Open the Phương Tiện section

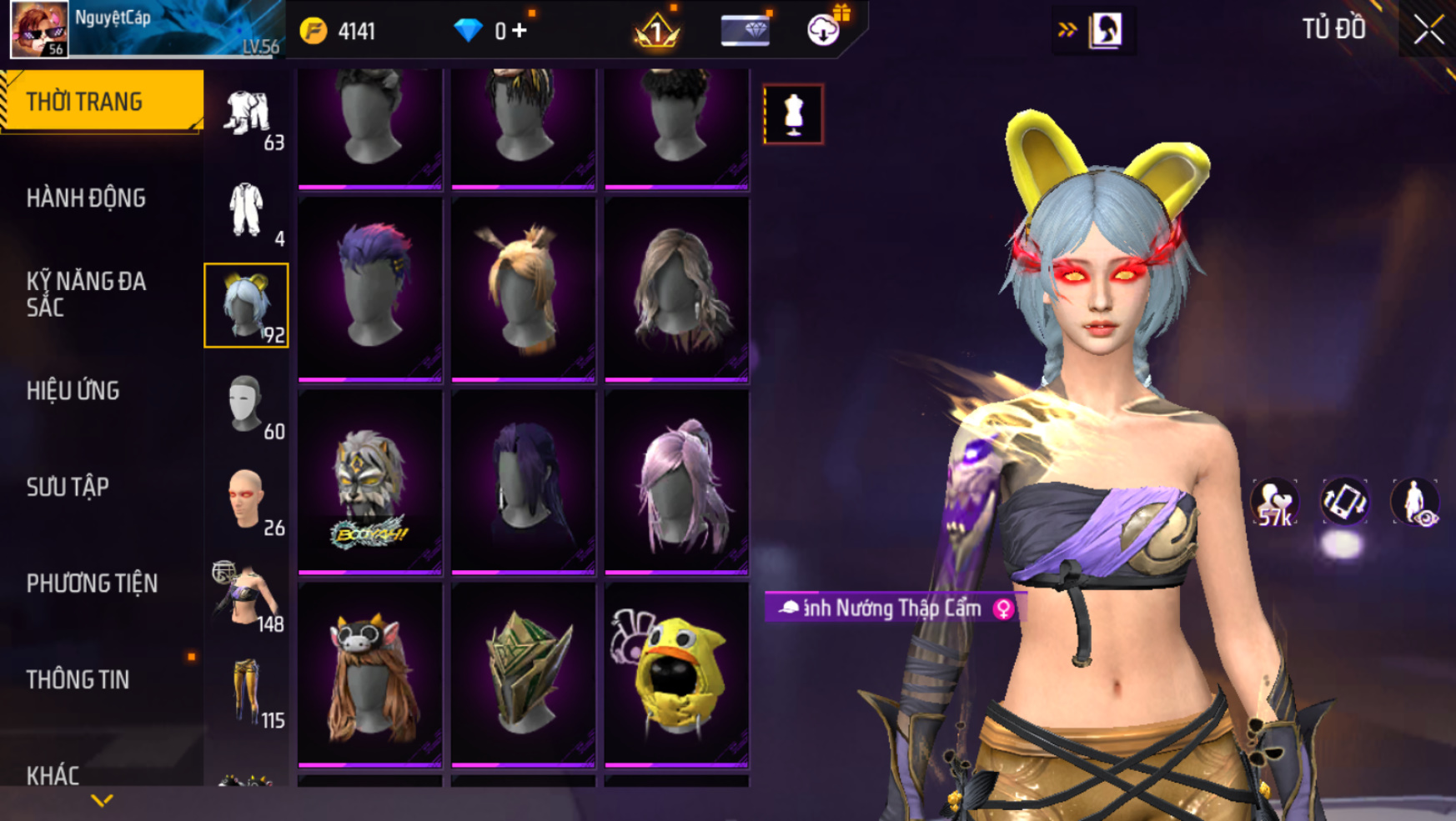point(92,583)
